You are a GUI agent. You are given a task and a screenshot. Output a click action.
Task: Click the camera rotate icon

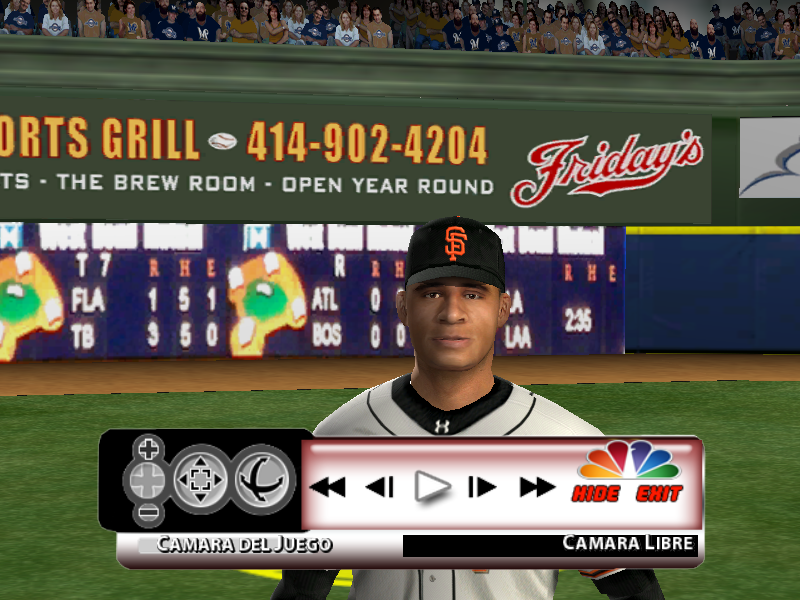click(264, 479)
